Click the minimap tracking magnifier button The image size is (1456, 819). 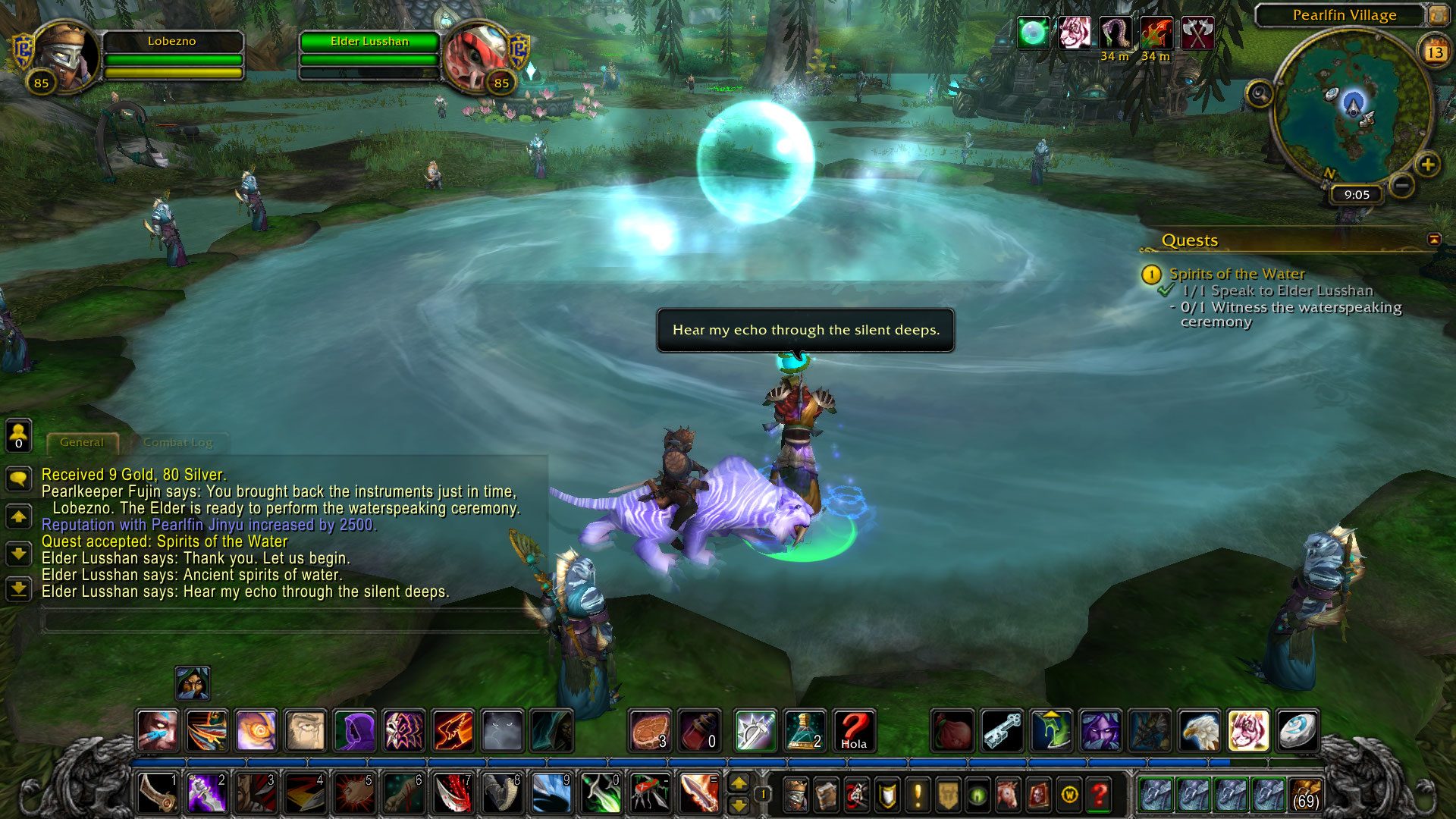click(x=1260, y=95)
